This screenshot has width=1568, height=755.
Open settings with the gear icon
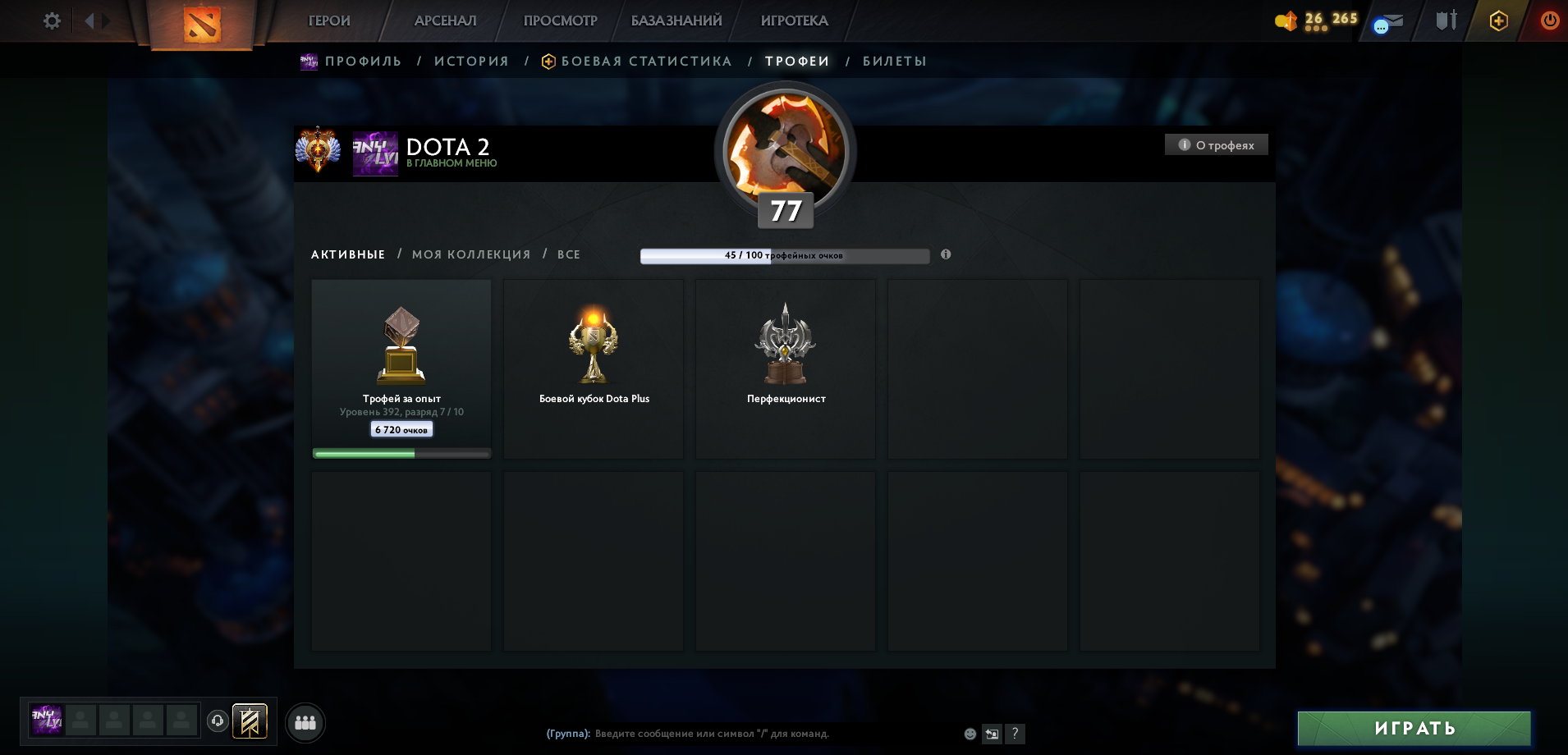click(x=51, y=21)
